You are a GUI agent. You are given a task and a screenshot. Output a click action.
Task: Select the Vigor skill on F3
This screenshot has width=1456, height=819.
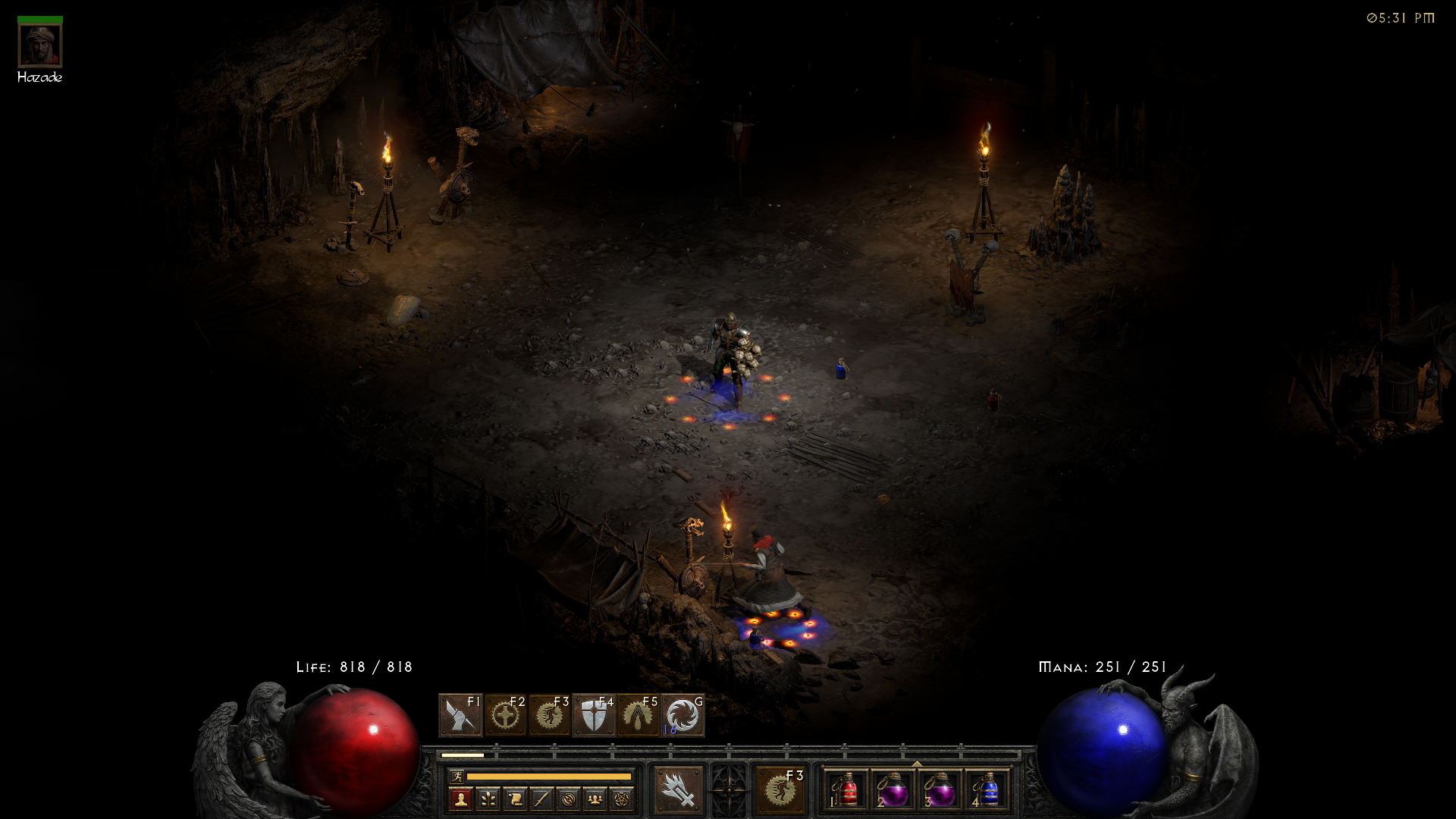click(x=548, y=715)
